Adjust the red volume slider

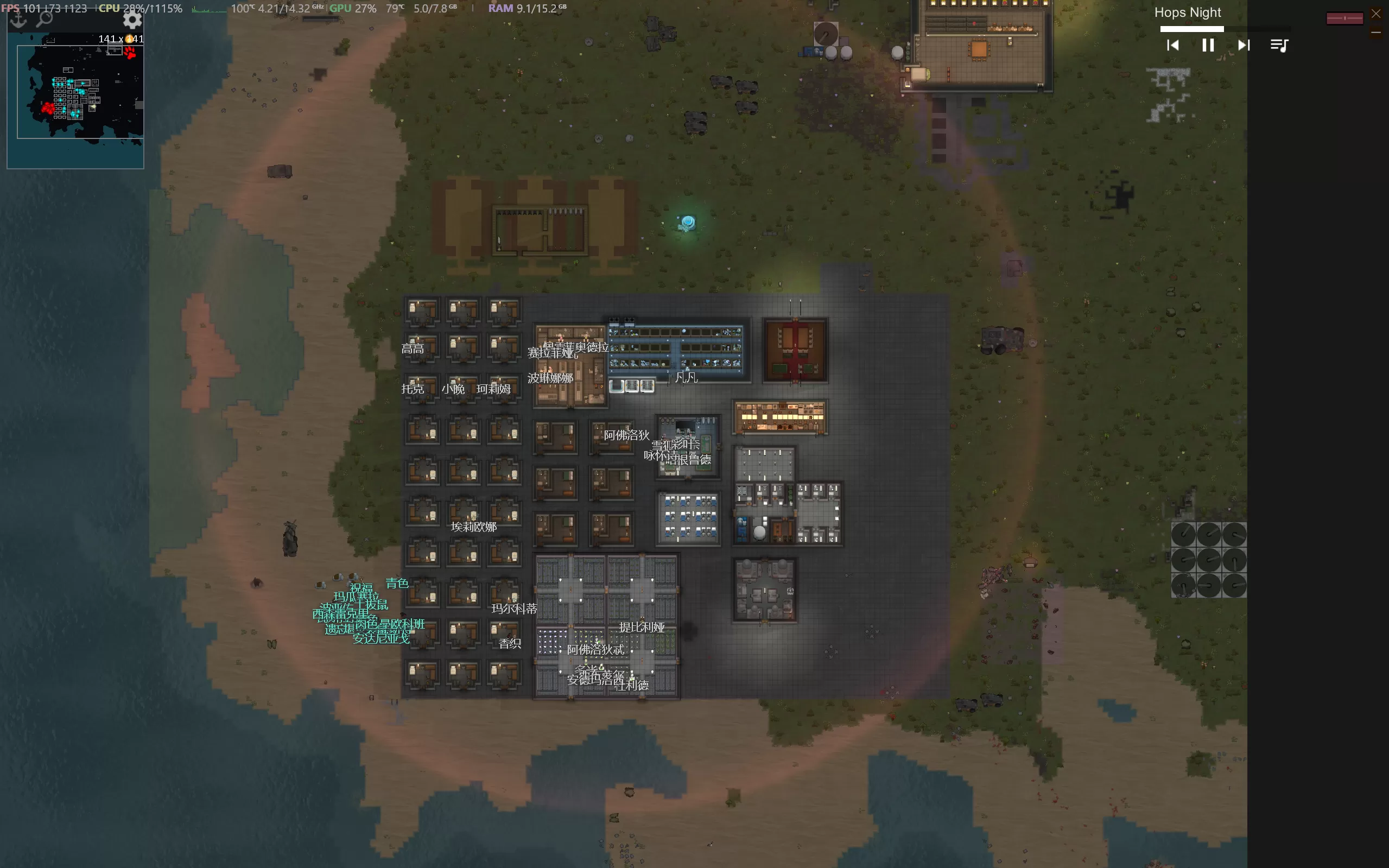click(x=1344, y=19)
